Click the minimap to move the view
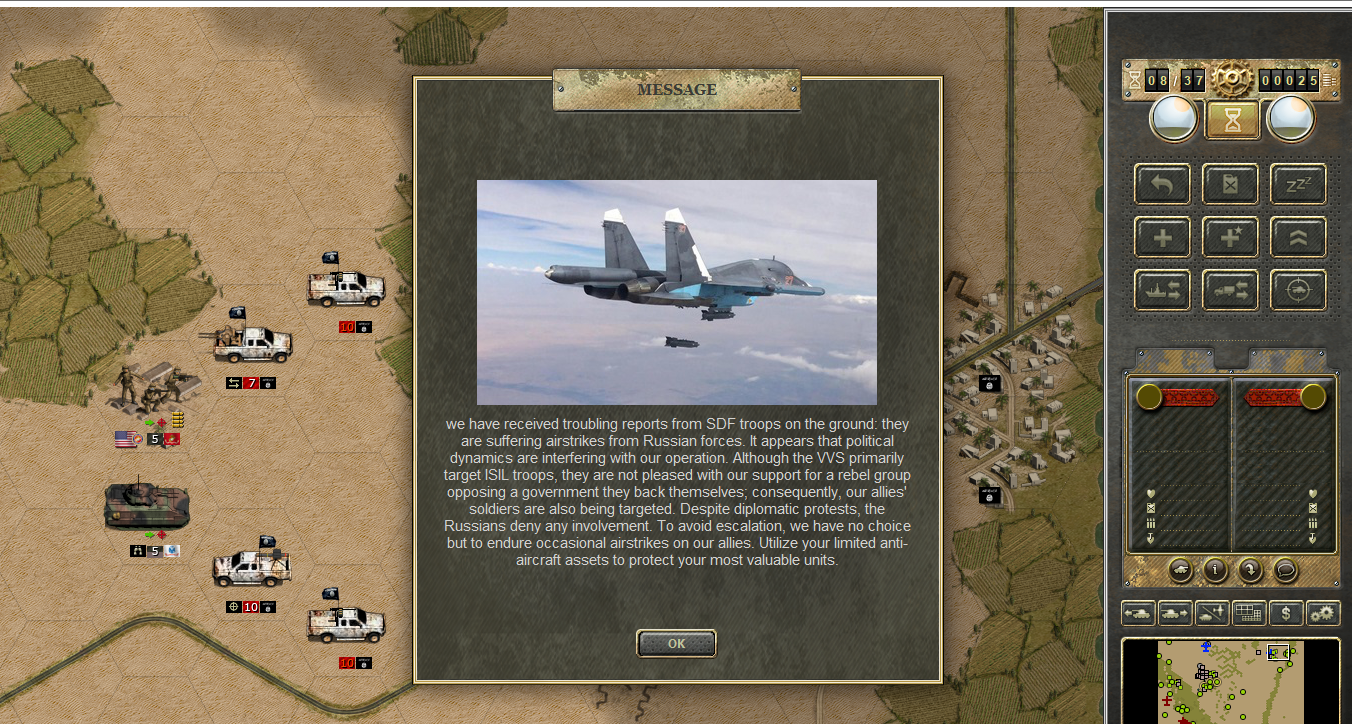Viewport: 1352px width, 724px height. (x=1230, y=682)
